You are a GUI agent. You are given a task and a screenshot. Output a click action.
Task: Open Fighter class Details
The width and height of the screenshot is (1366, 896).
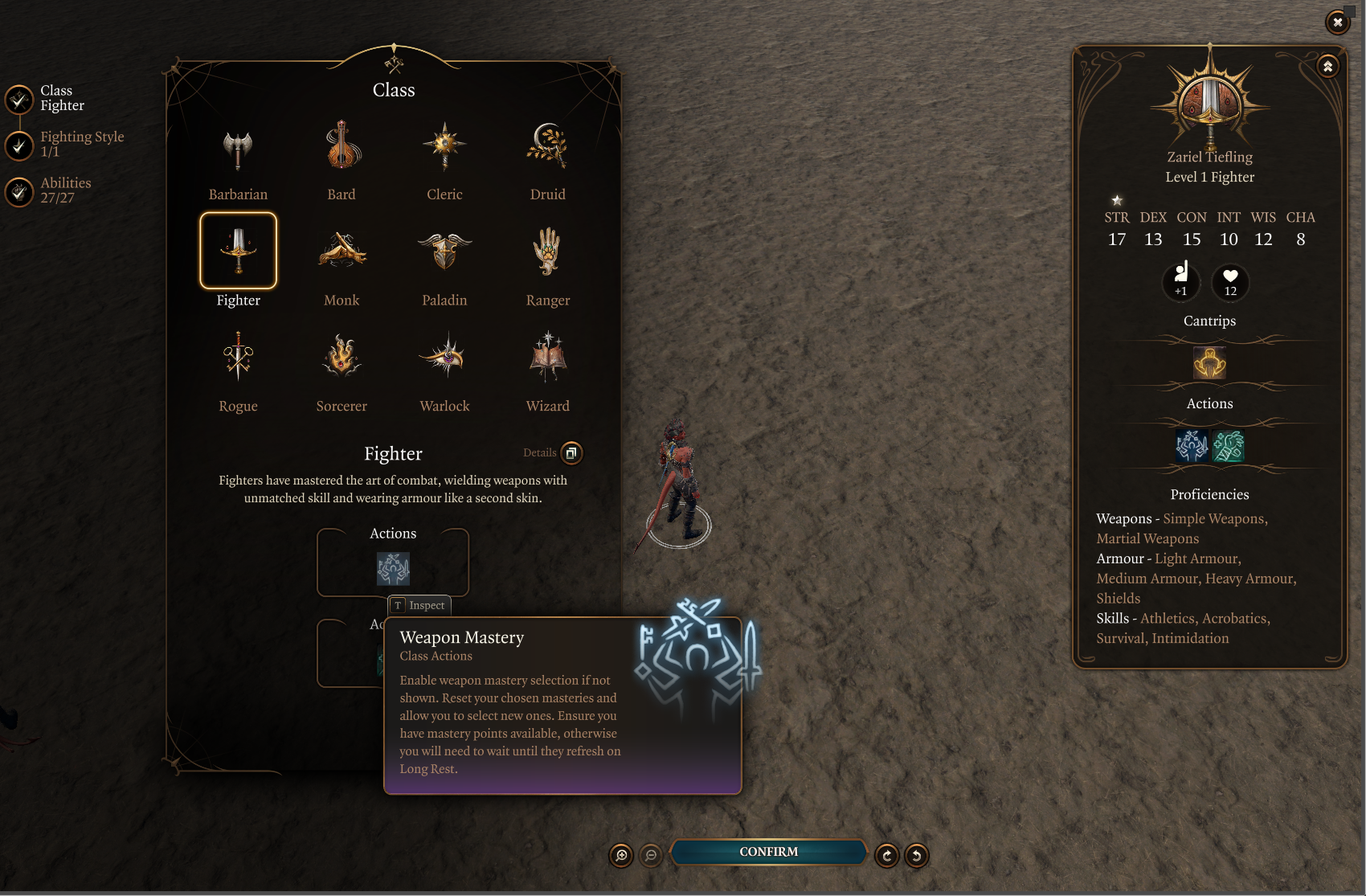coord(571,453)
